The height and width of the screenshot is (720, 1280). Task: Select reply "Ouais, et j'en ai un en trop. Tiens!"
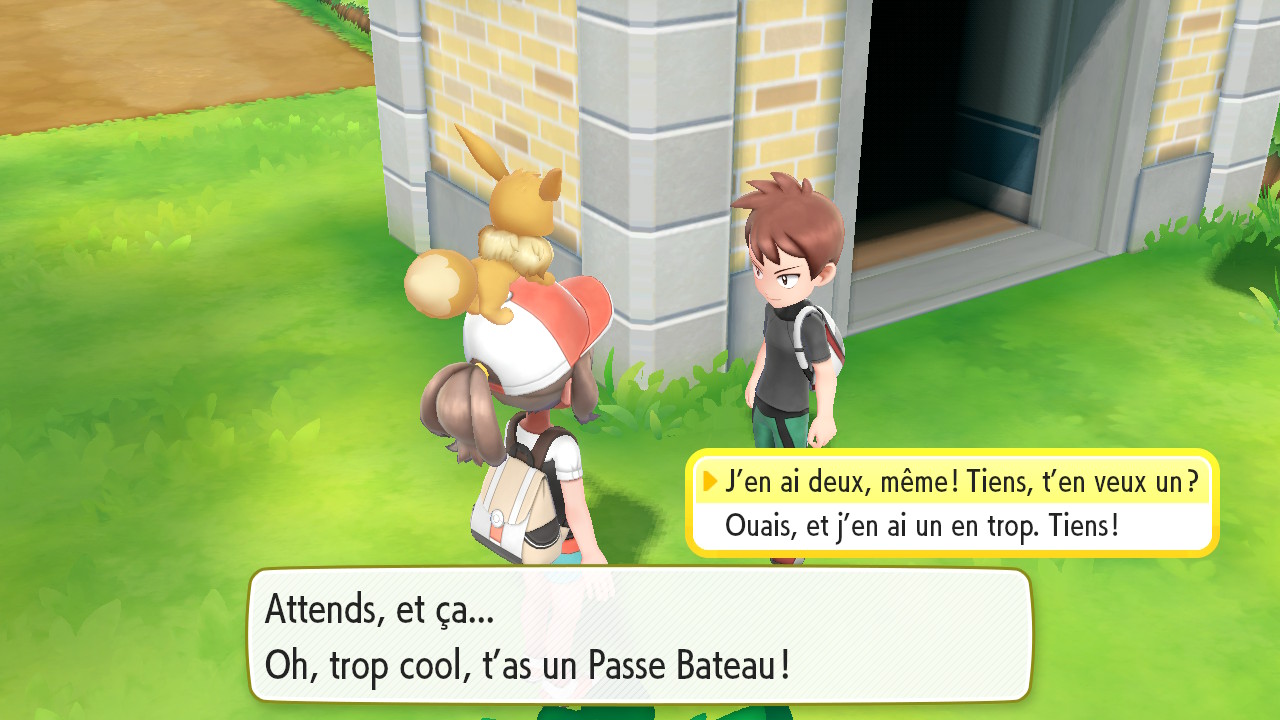pyautogui.click(x=921, y=525)
